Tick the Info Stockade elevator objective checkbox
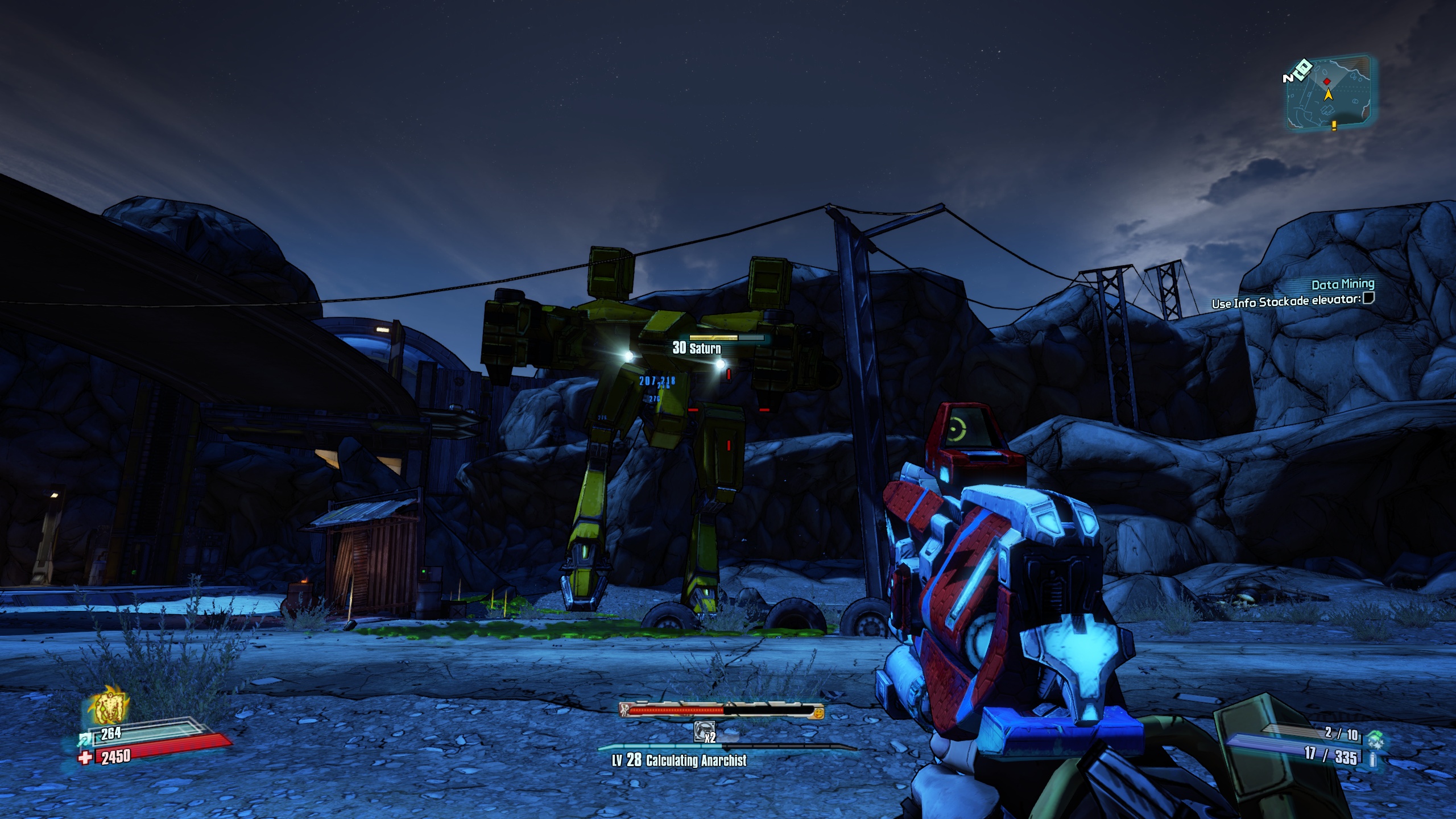The width and height of the screenshot is (1456, 819). click(1369, 298)
